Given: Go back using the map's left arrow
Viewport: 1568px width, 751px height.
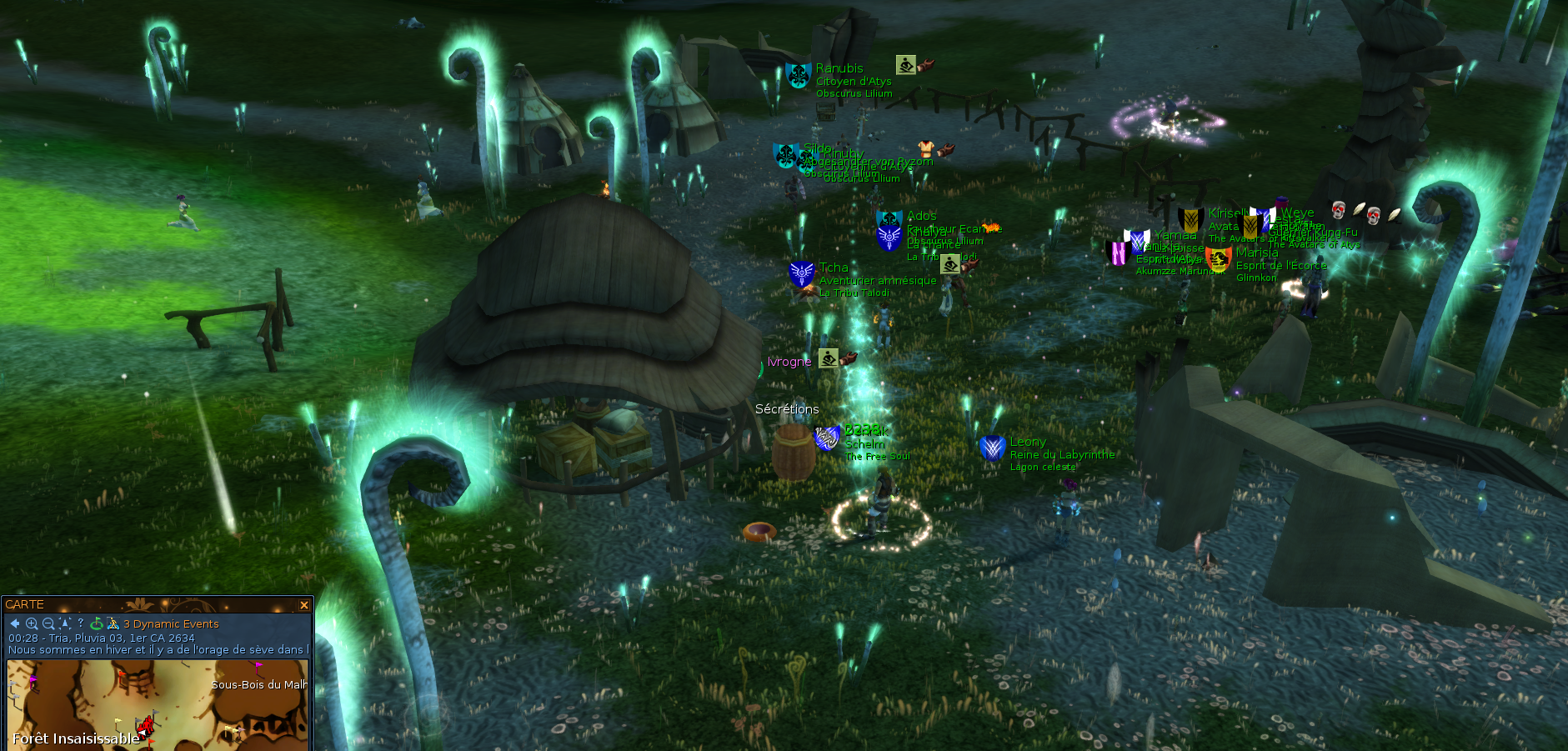Looking at the screenshot, I should [x=15, y=623].
